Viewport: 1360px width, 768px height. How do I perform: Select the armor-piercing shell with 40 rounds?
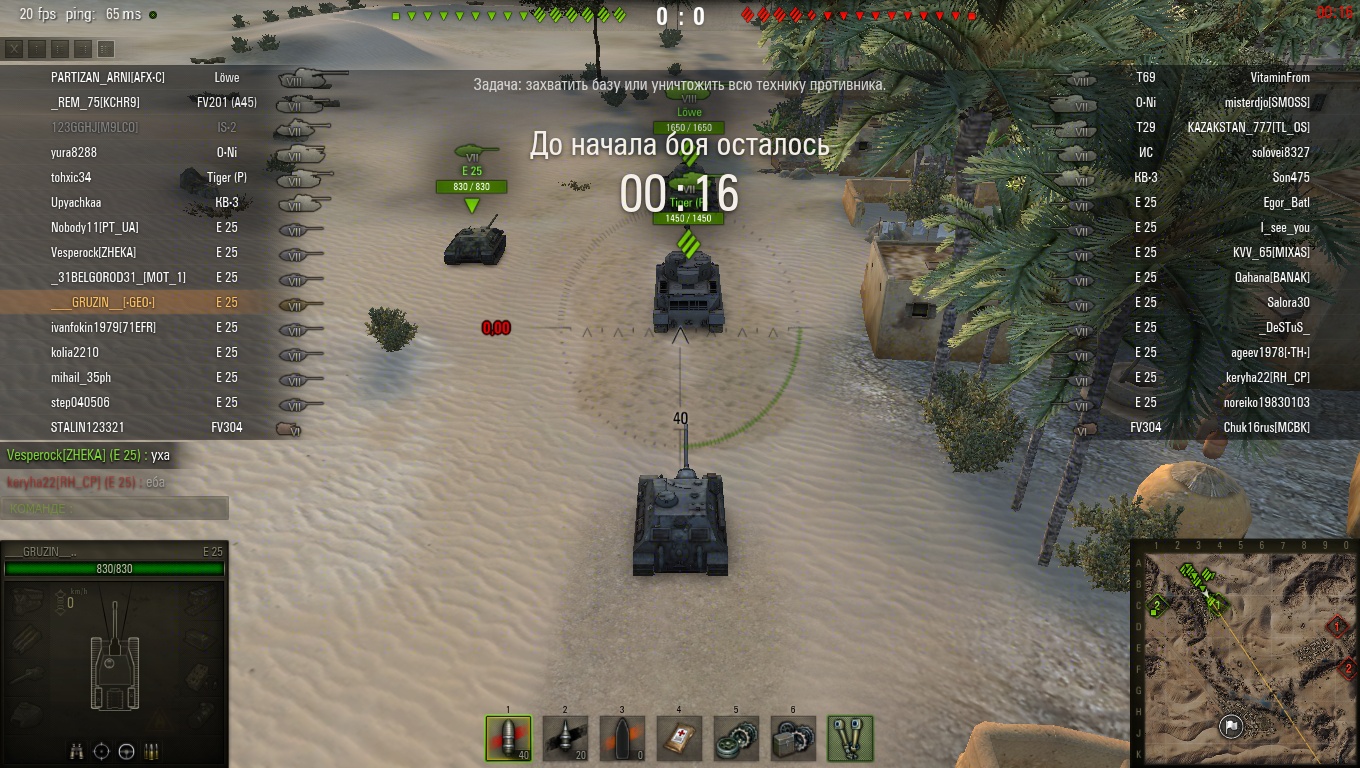(508, 738)
